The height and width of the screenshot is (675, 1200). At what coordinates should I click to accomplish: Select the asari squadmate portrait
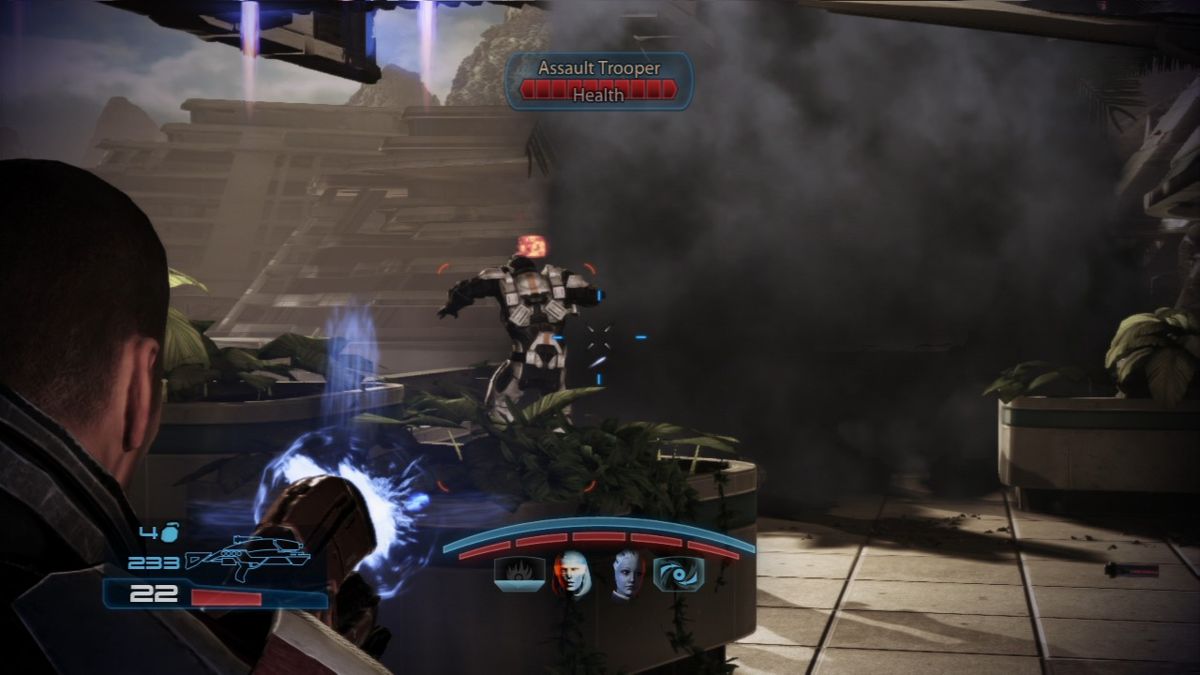point(626,575)
